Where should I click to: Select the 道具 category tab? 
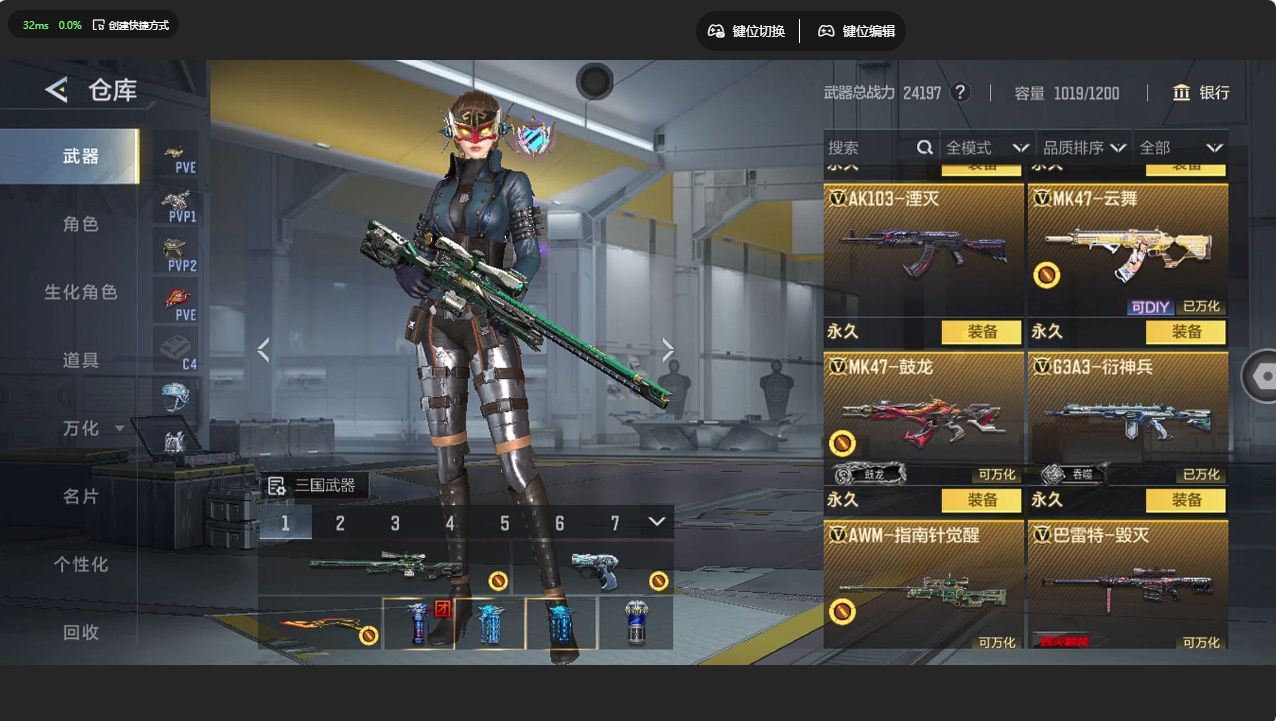(x=81, y=360)
